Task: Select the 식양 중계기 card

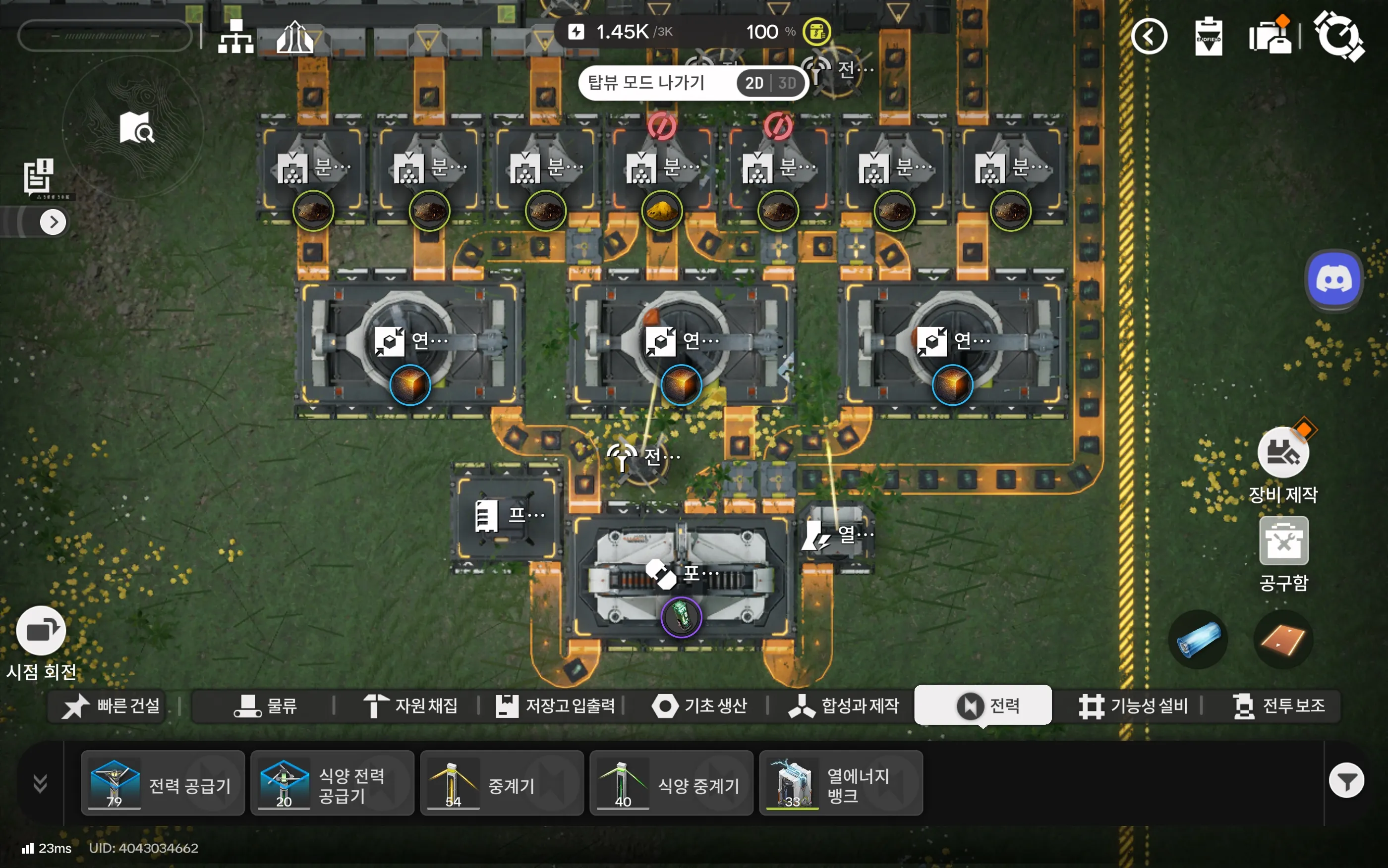Action: (671, 783)
